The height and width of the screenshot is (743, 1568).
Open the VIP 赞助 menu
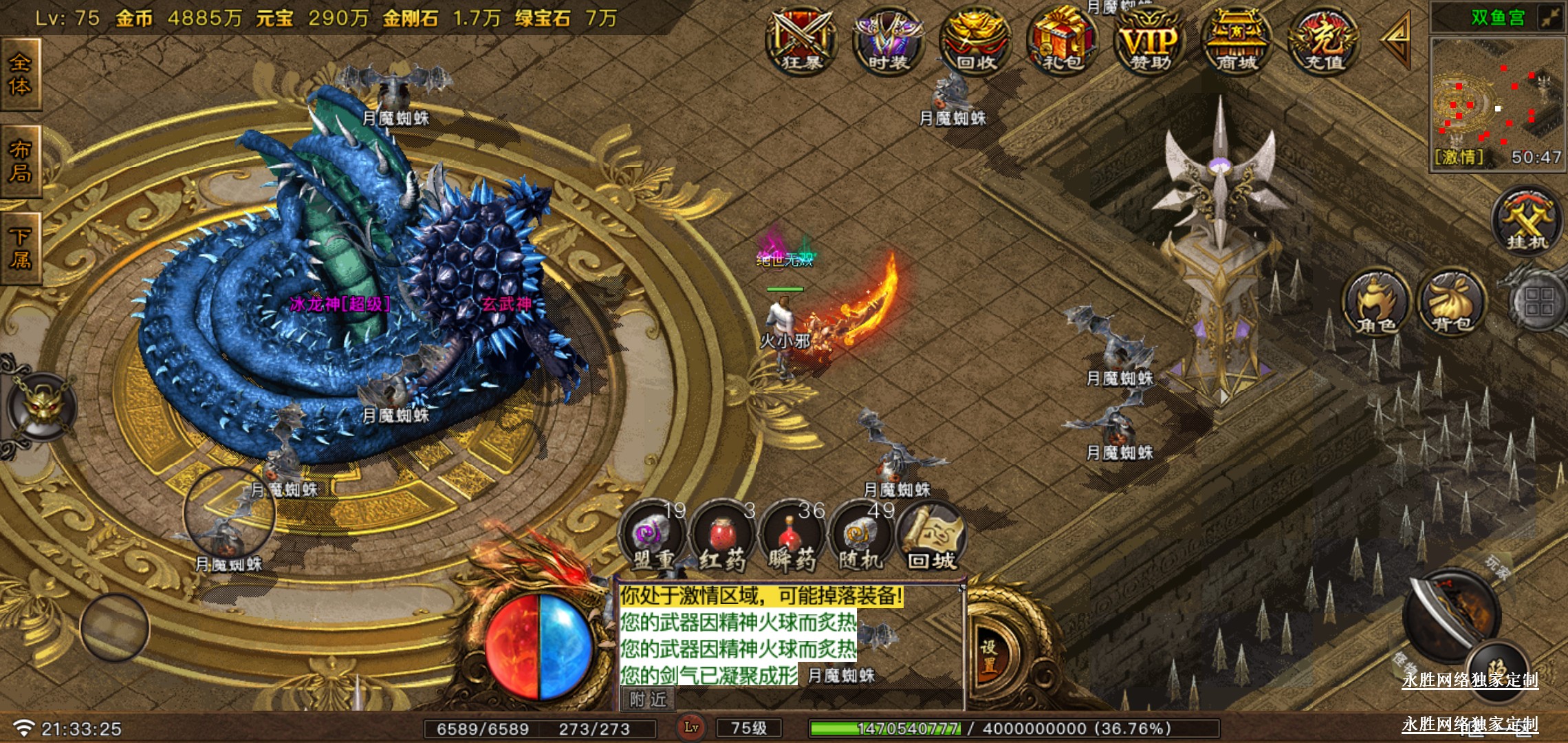(1150, 41)
